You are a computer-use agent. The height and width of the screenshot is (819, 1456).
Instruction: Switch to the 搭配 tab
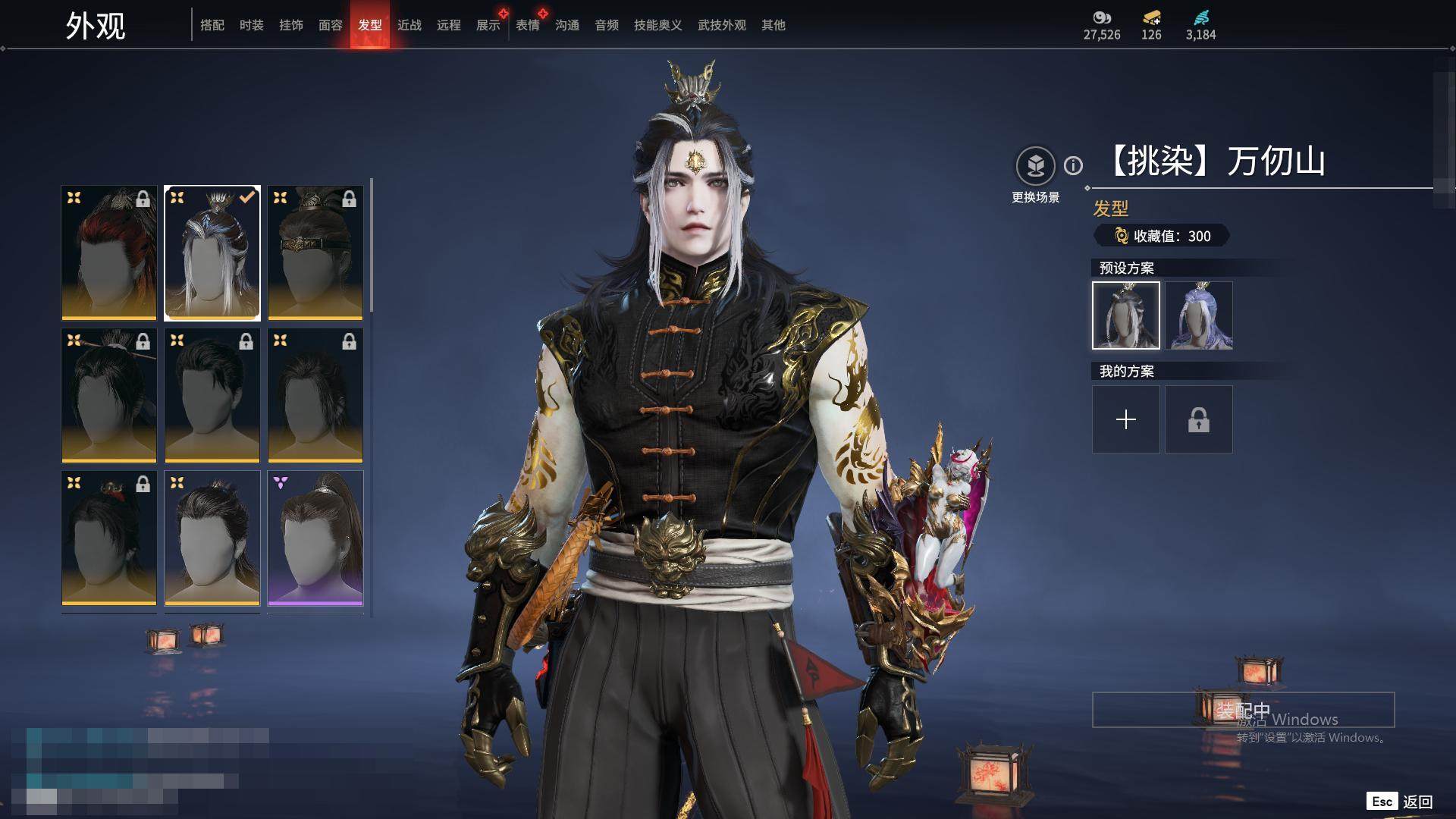click(212, 25)
